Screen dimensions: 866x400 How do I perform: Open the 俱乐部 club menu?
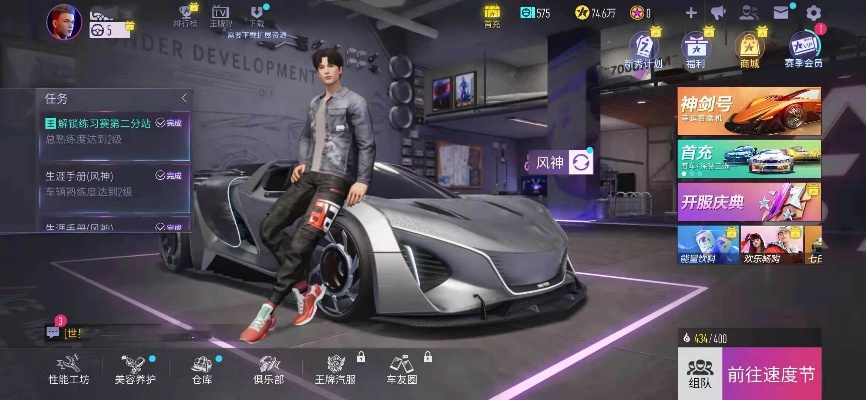268,368
